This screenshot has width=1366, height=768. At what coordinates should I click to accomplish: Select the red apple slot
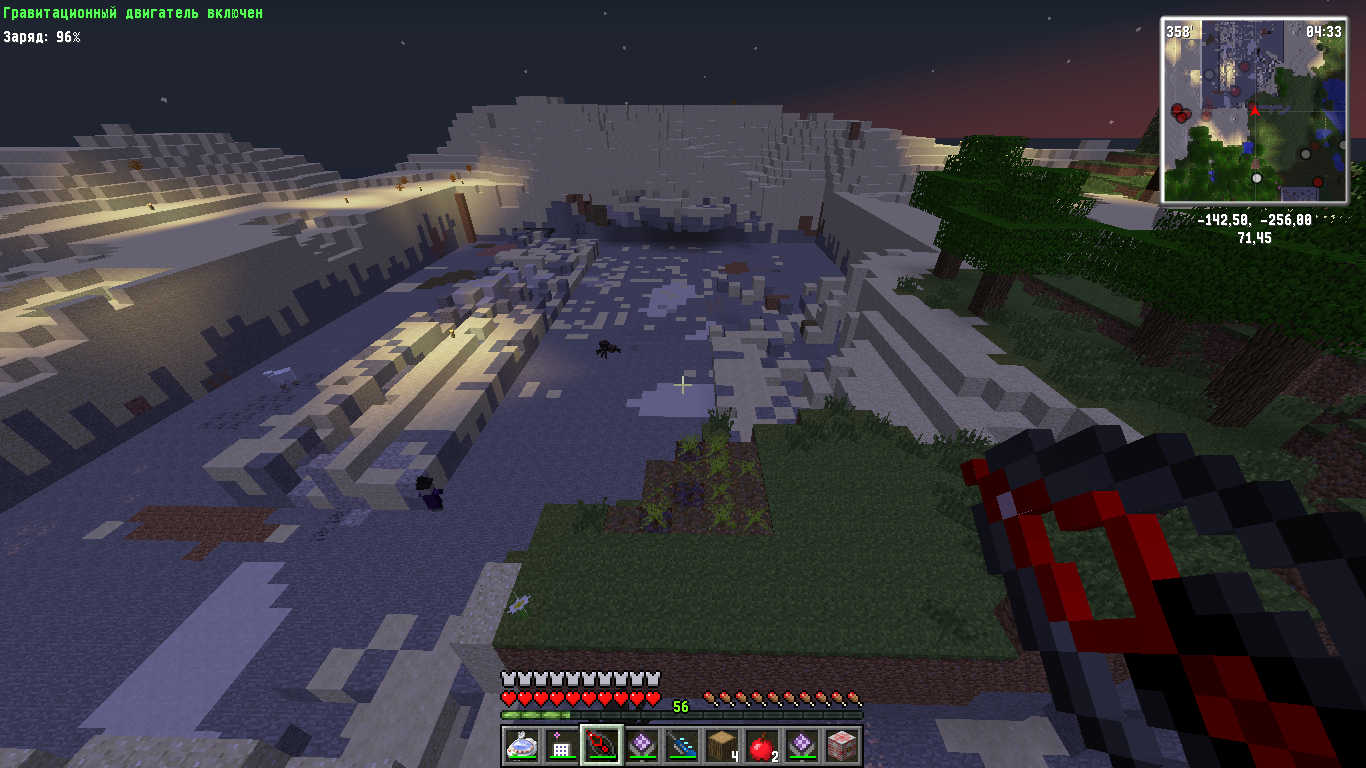(x=761, y=745)
